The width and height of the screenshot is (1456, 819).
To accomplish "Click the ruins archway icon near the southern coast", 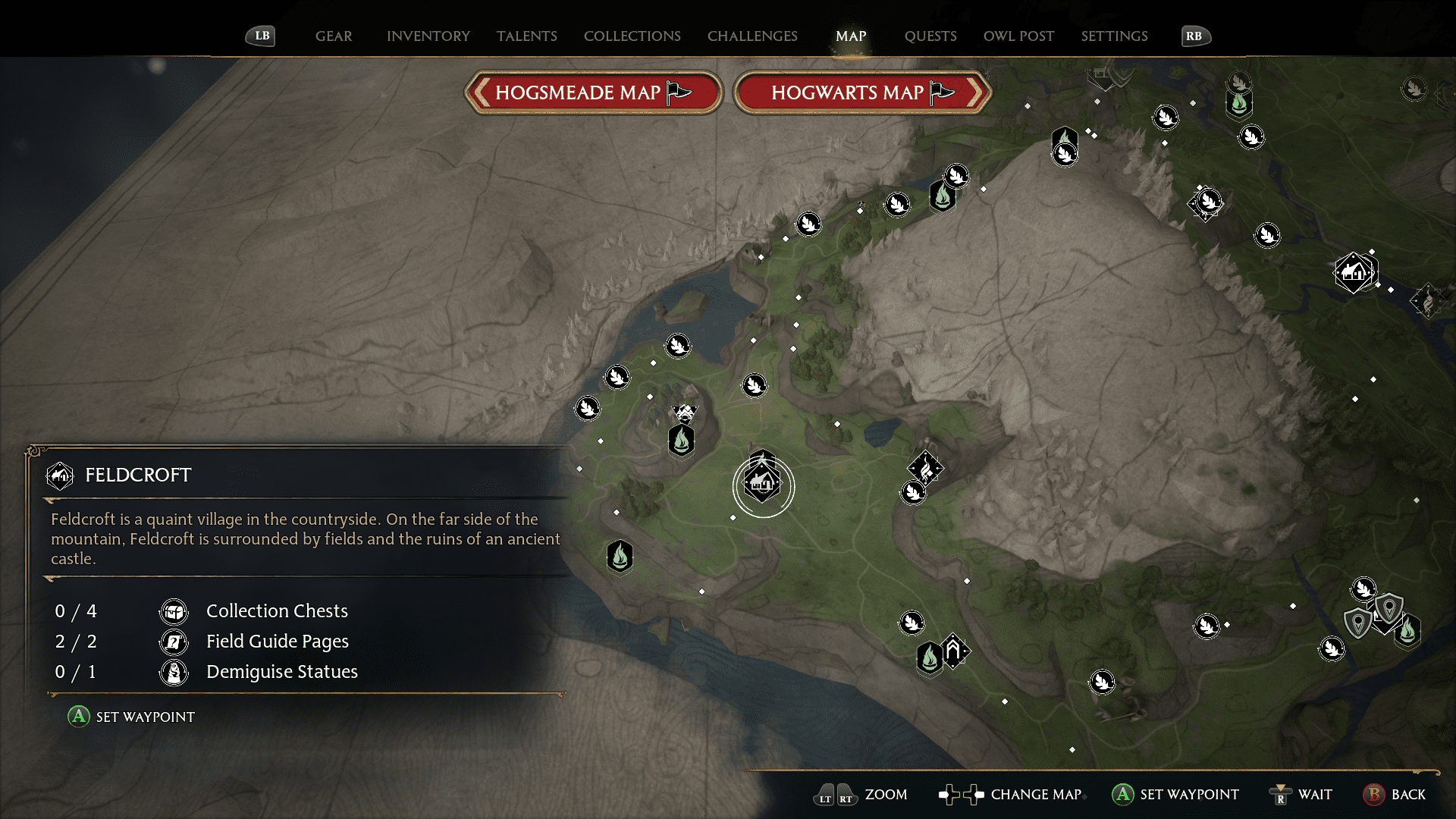I will [x=953, y=651].
